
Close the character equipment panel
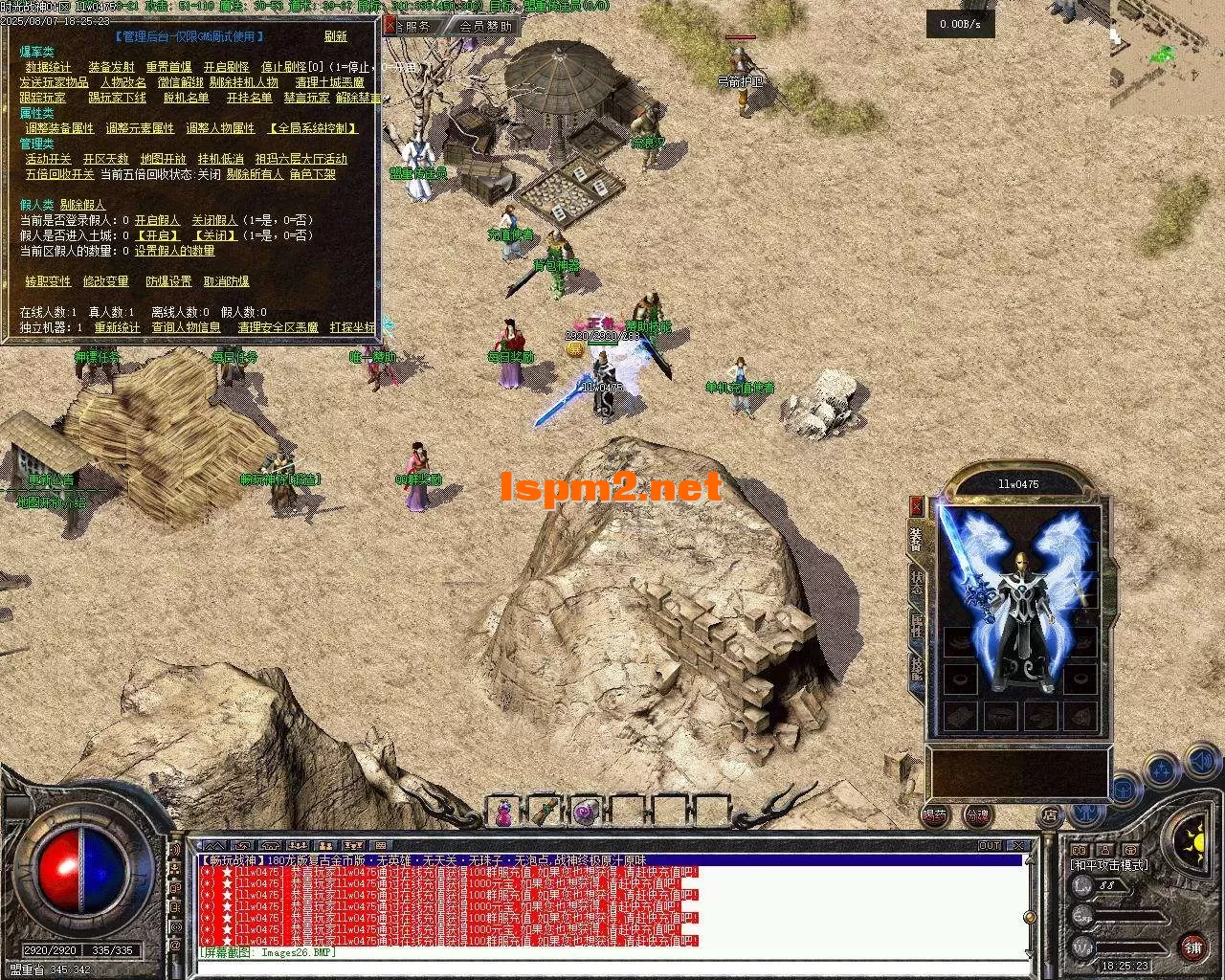click(916, 505)
